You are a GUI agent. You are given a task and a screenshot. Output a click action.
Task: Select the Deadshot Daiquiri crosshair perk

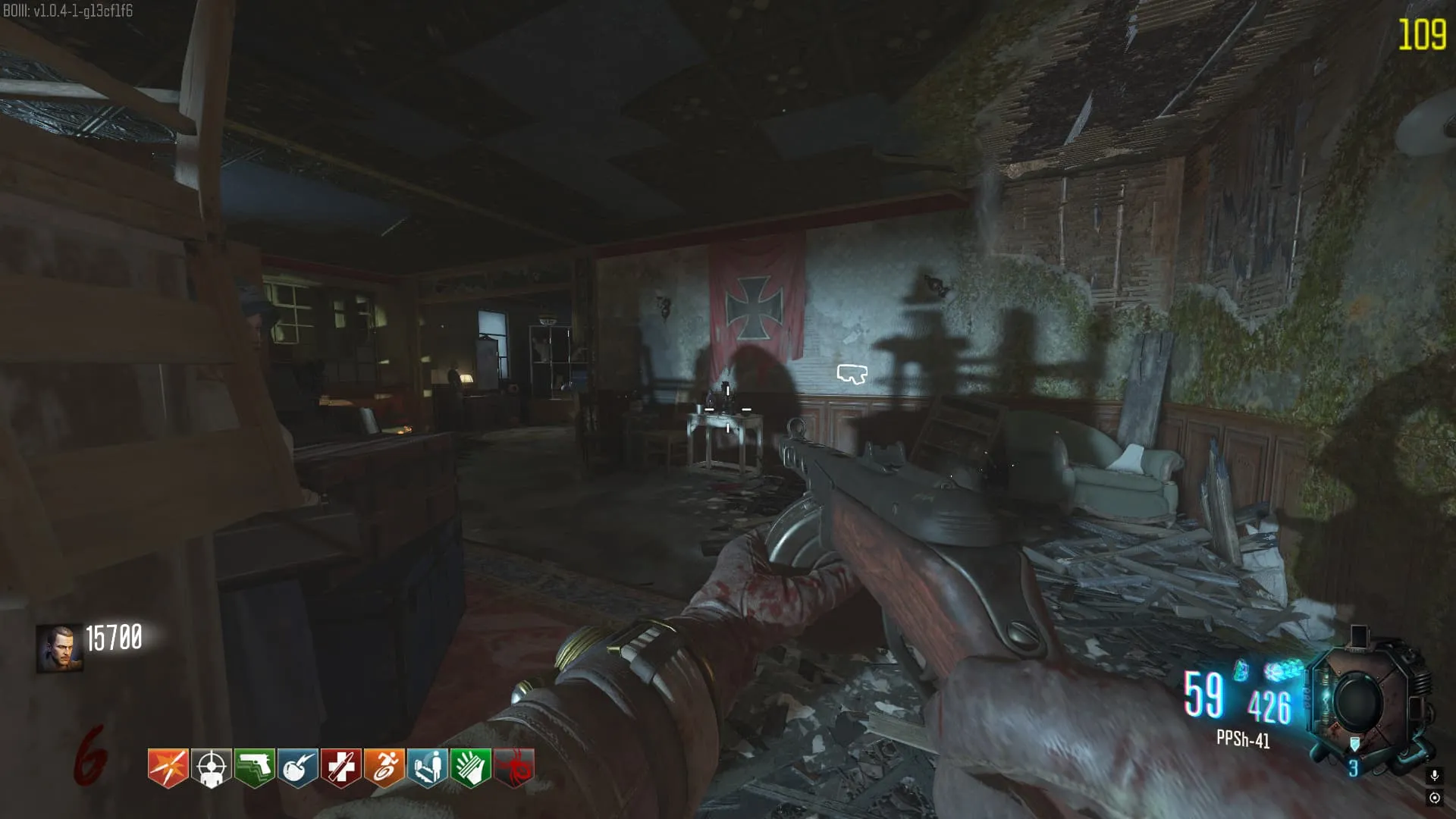point(211,767)
